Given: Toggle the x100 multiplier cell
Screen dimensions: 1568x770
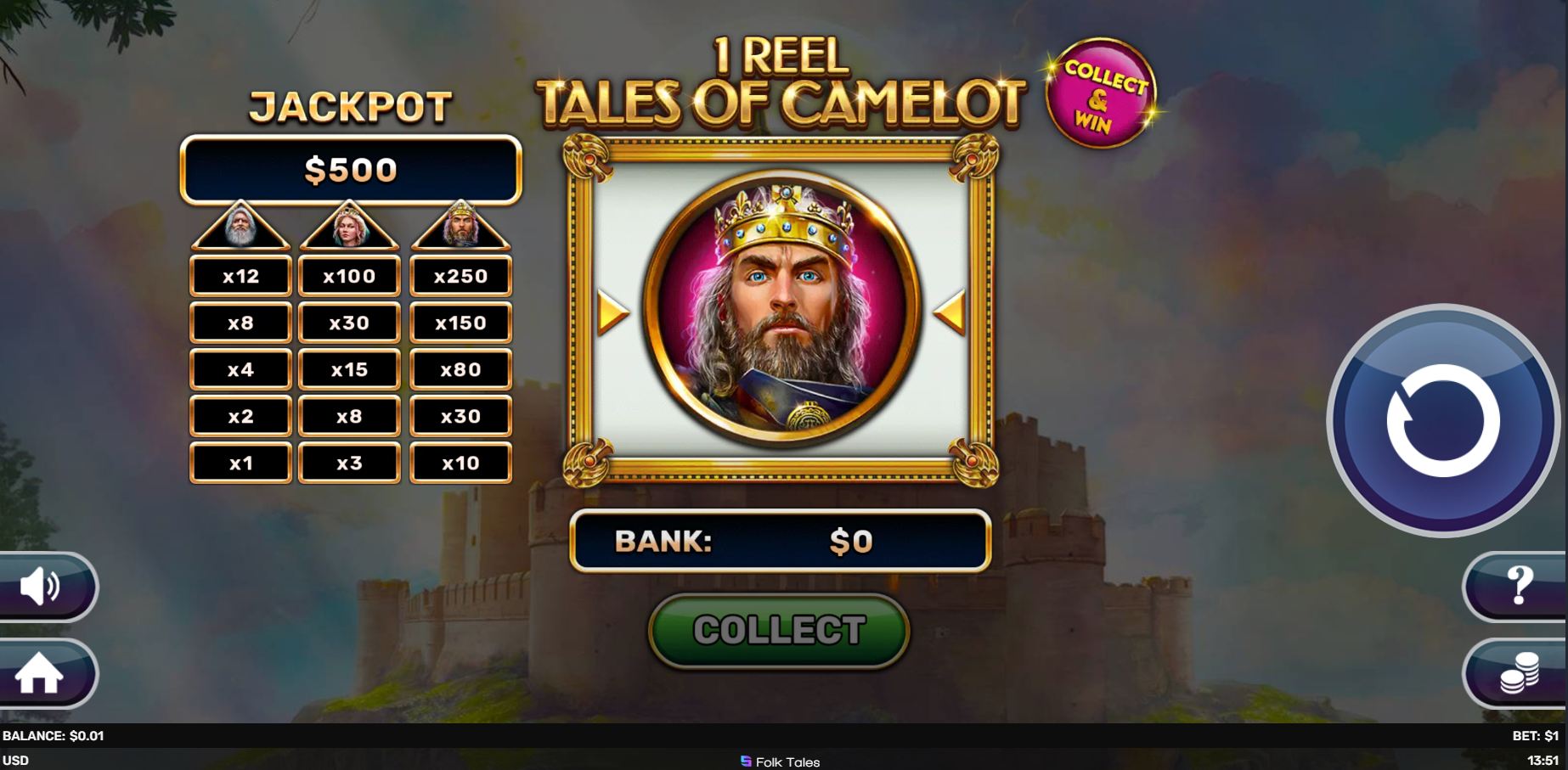Looking at the screenshot, I should [x=351, y=276].
